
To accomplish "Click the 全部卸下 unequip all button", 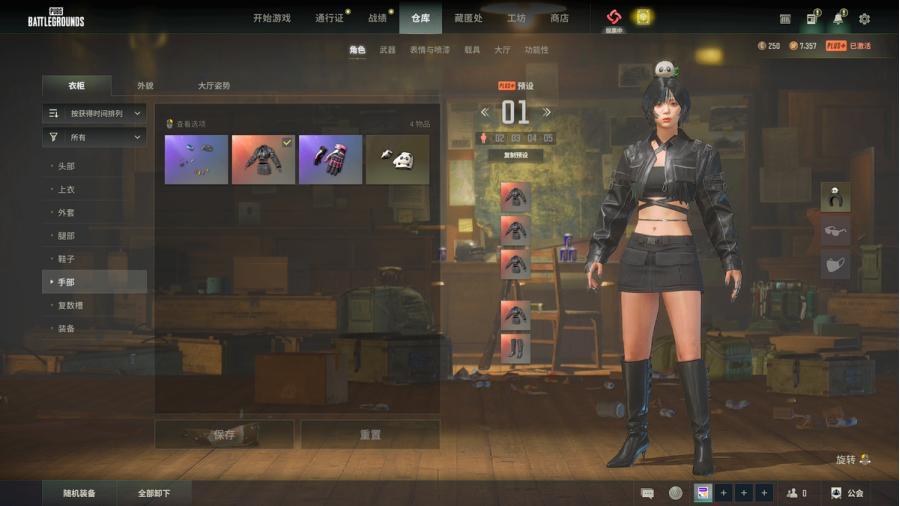I will pos(153,493).
